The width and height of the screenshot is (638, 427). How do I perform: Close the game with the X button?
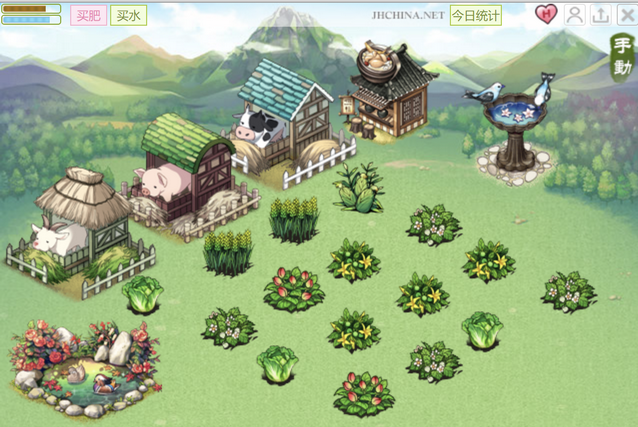point(626,14)
